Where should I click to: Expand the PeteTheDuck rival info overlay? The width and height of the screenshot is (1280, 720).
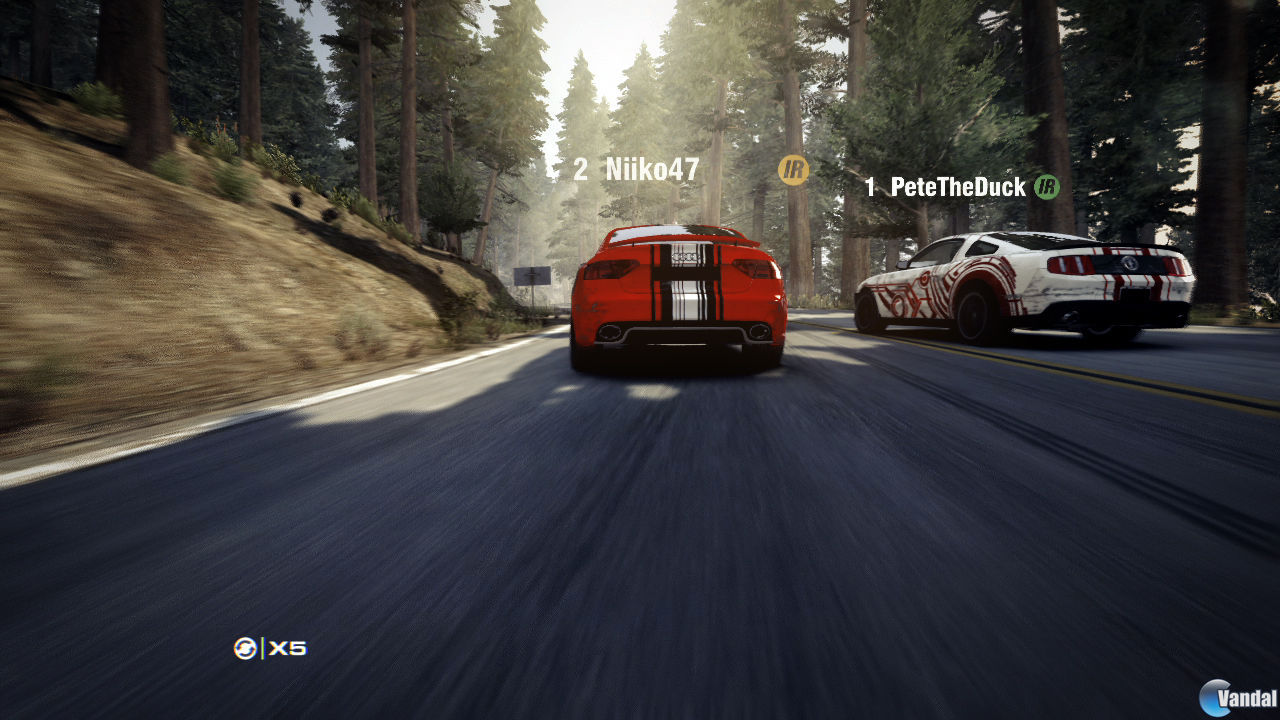point(961,187)
